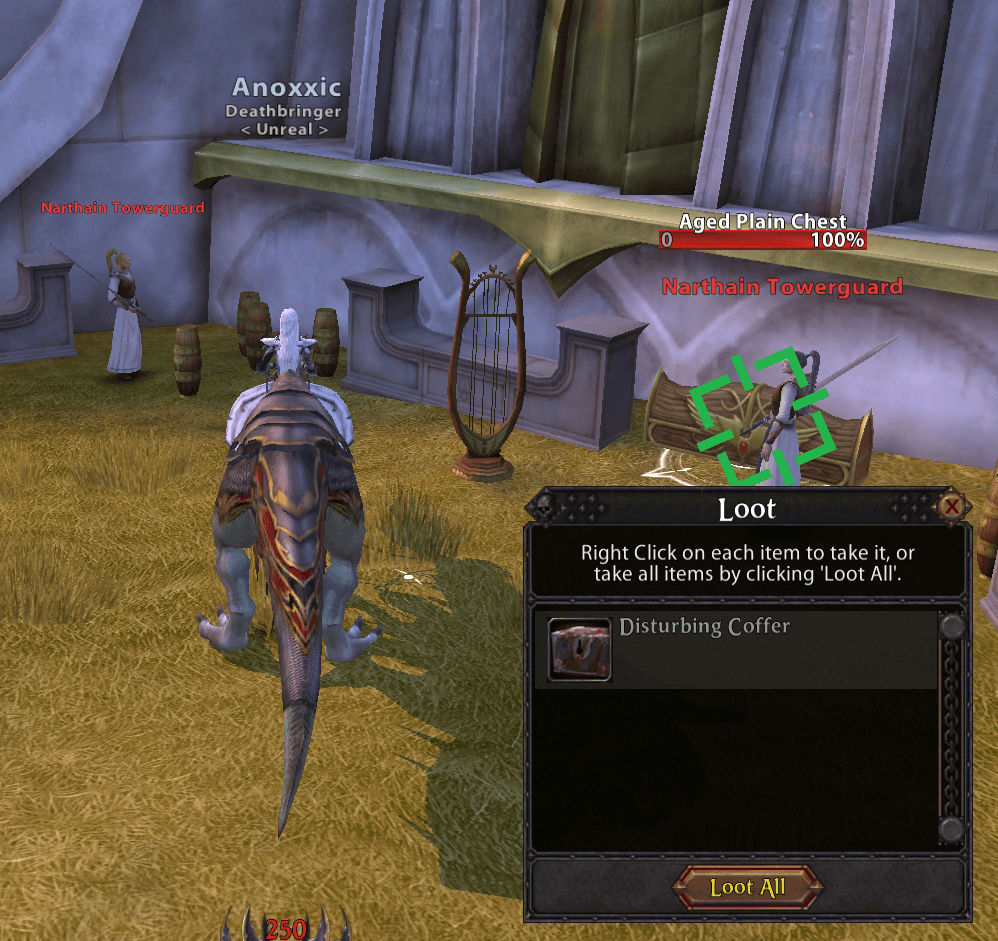Click the loot list scrollbar's top knob
The height and width of the screenshot is (941, 998).
[952, 628]
